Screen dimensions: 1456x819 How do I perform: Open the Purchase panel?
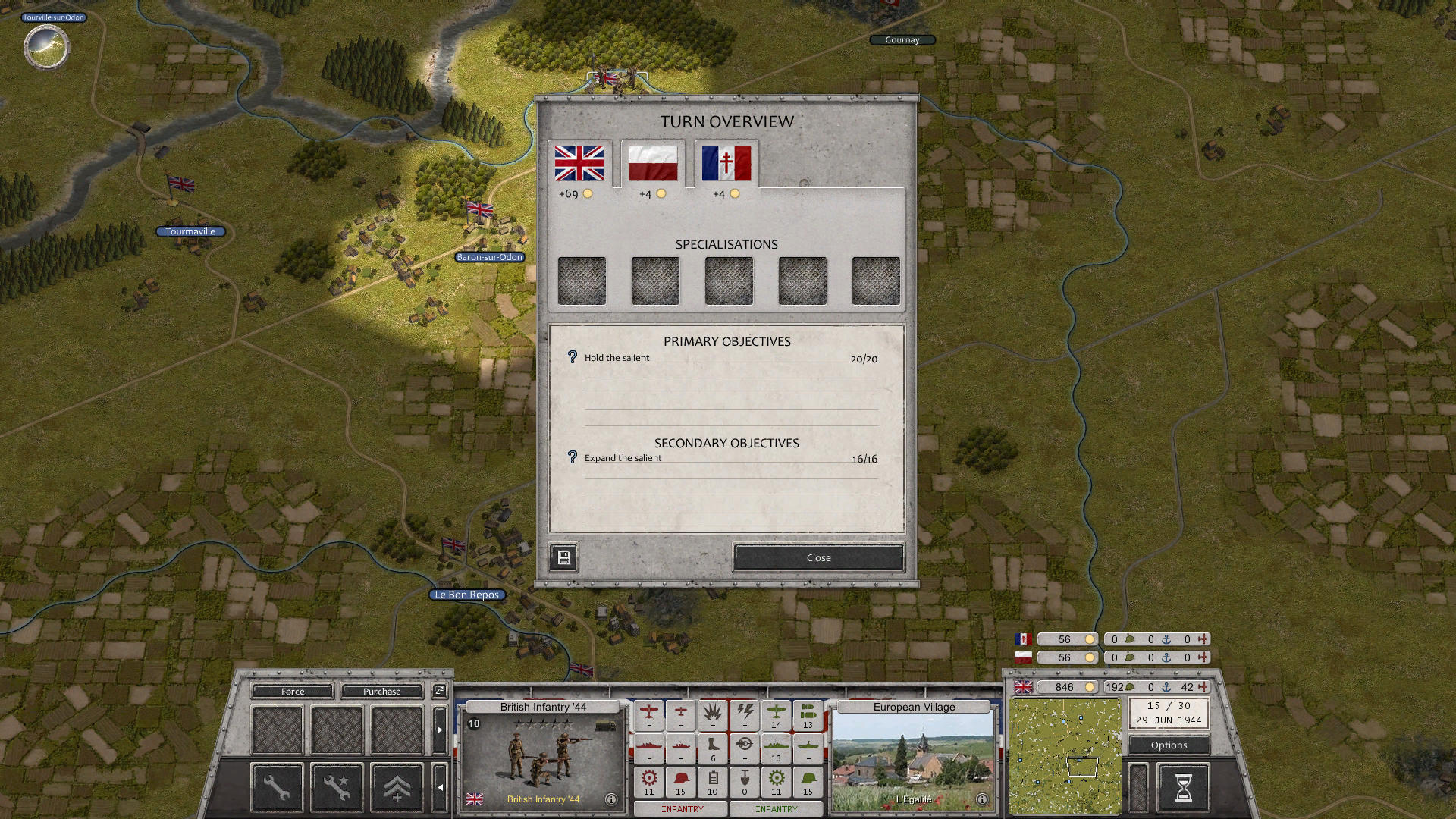point(382,691)
